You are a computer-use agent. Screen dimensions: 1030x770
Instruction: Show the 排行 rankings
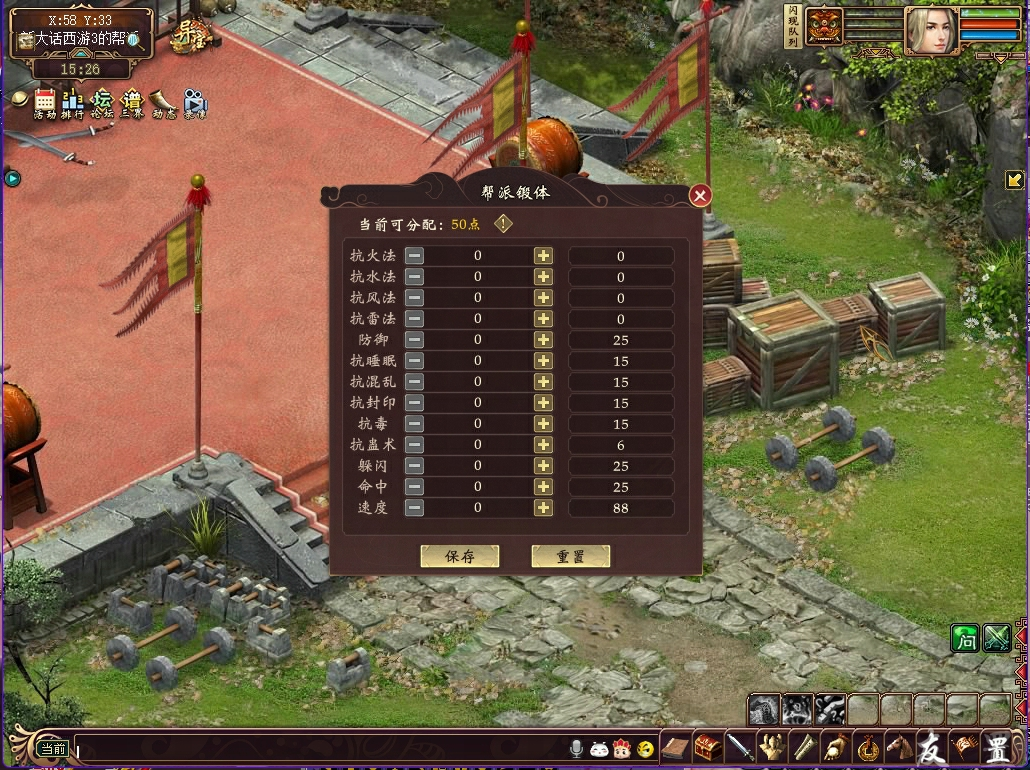point(73,102)
